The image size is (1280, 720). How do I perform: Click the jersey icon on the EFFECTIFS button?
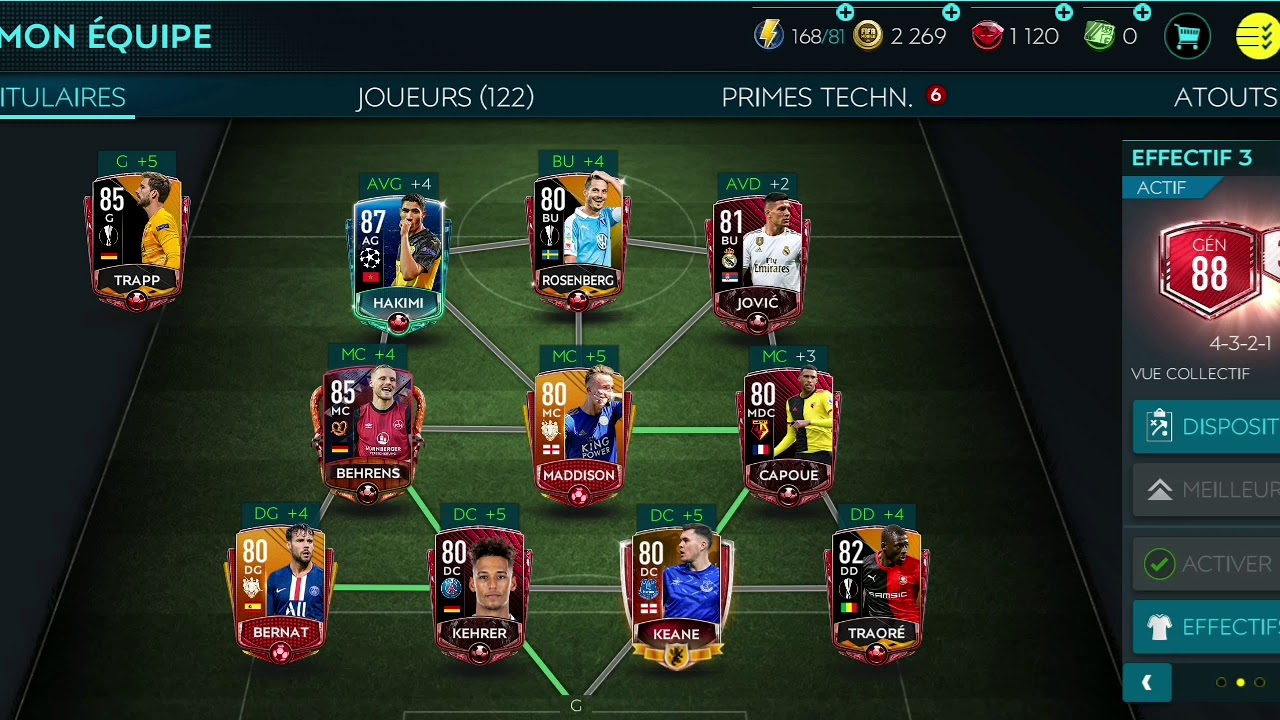tap(1160, 627)
